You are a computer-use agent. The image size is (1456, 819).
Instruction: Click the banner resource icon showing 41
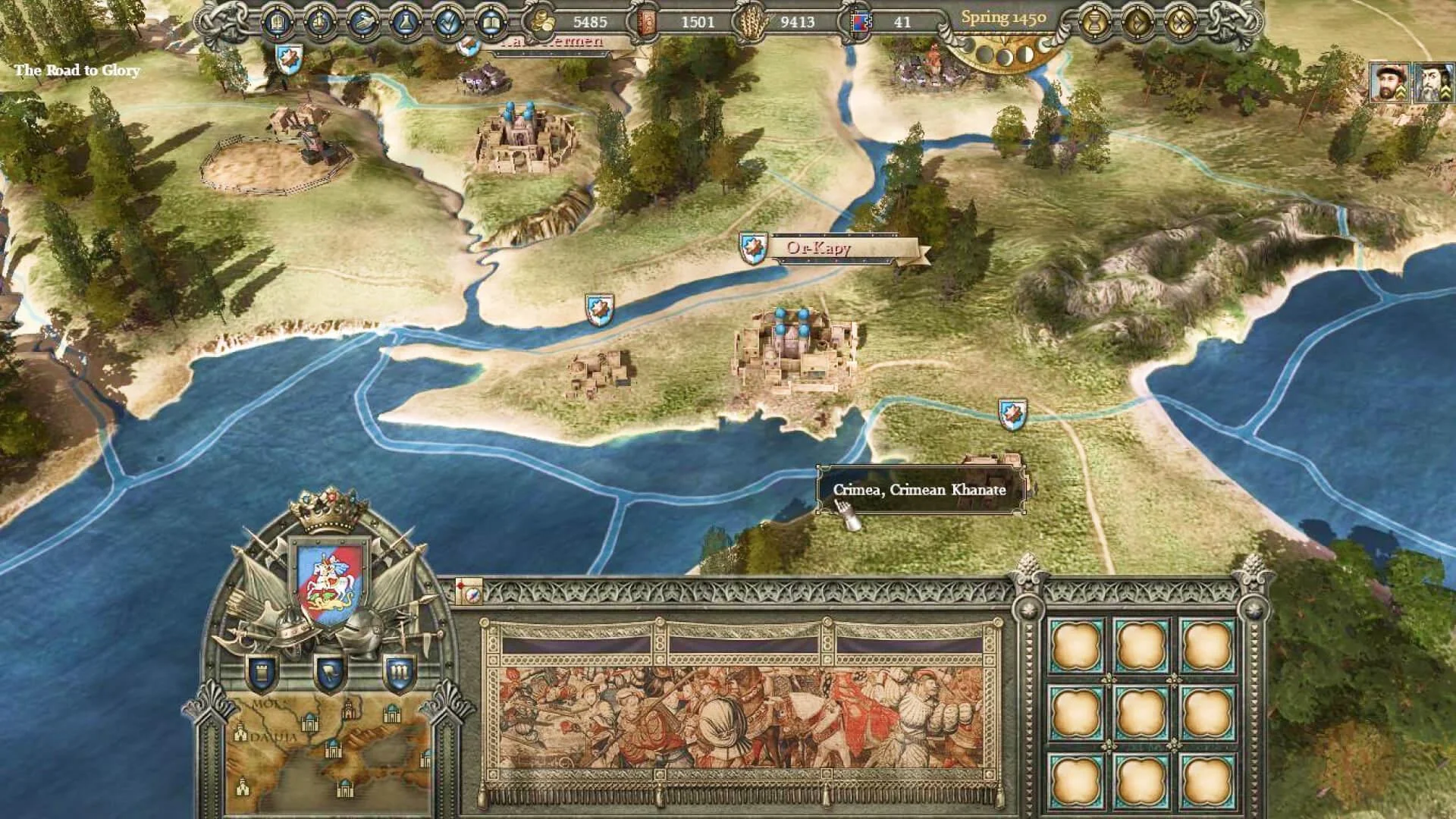point(860,22)
